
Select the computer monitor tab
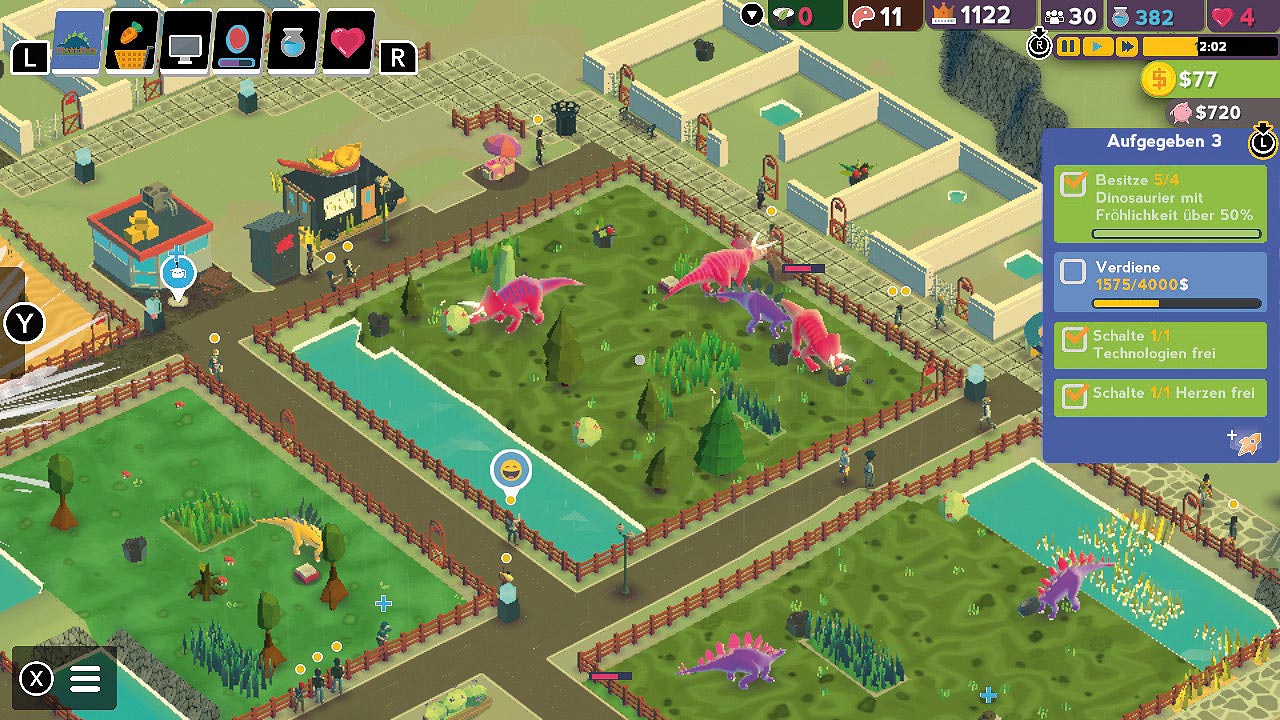click(186, 44)
